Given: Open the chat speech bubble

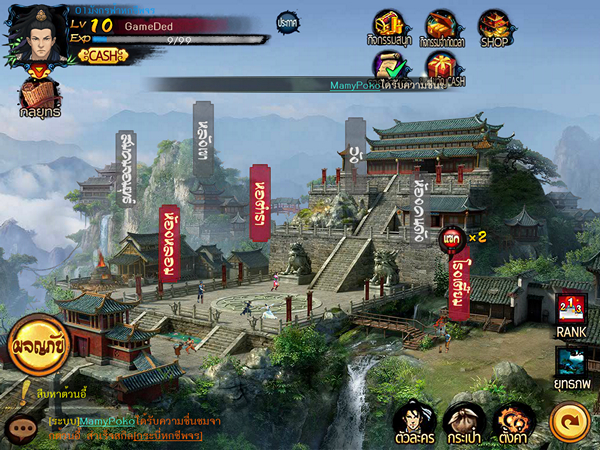Looking at the screenshot, I should tap(20, 427).
